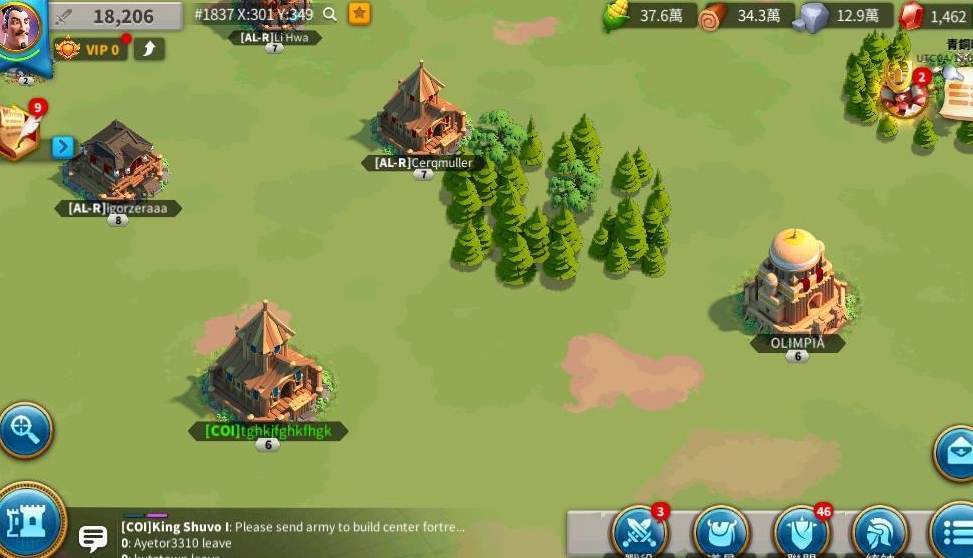Click the white arrow boost button

tap(149, 48)
